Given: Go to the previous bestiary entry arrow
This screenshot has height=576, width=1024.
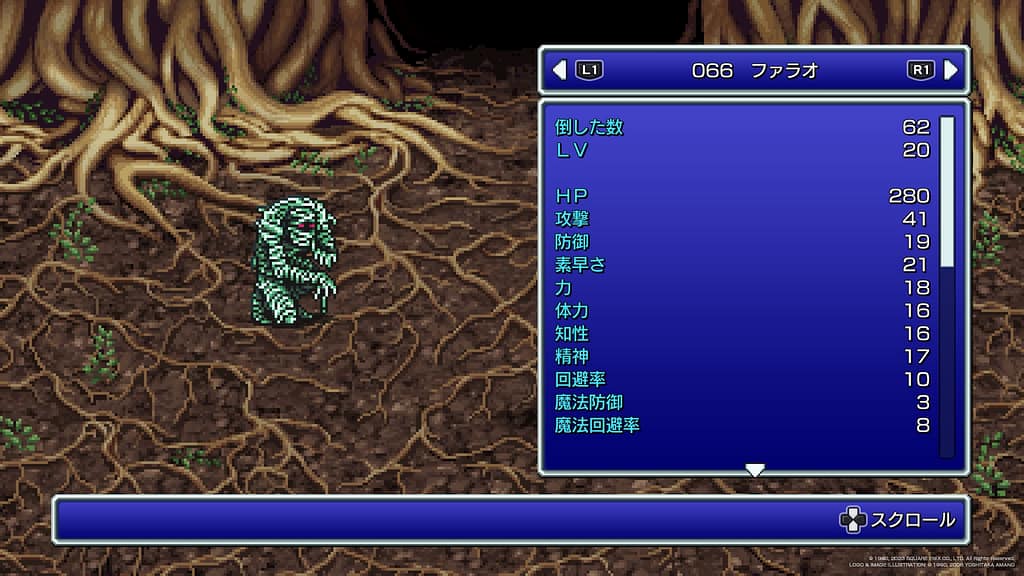Looking at the screenshot, I should tap(560, 70).
